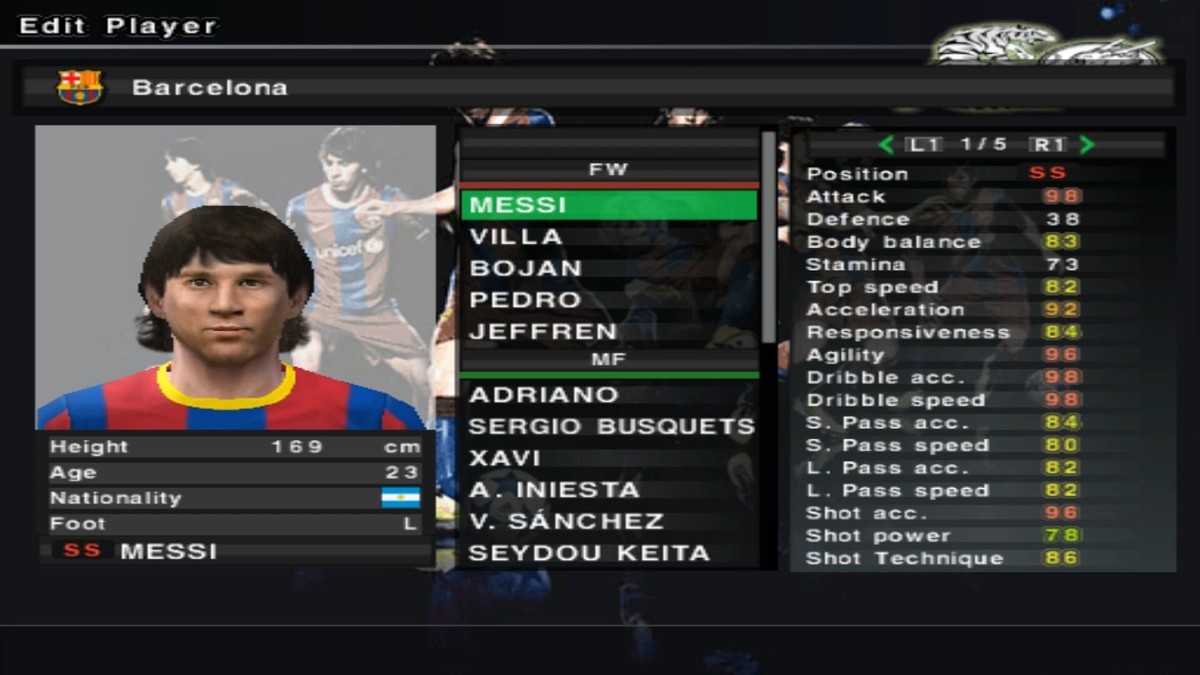Click the player list scrollbar
Viewport: 1200px width, 675px height.
[x=768, y=240]
